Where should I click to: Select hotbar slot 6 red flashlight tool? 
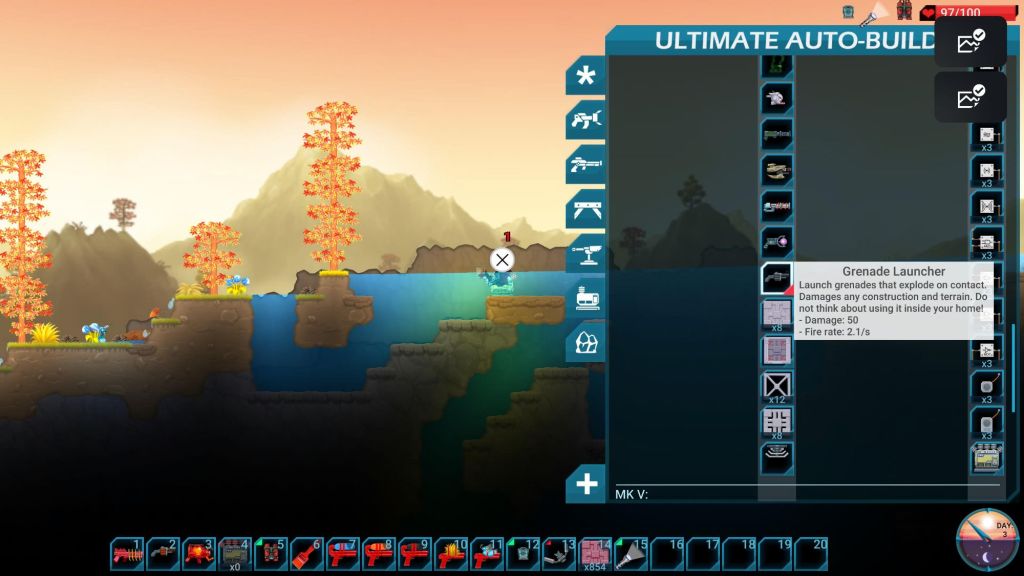click(307, 554)
